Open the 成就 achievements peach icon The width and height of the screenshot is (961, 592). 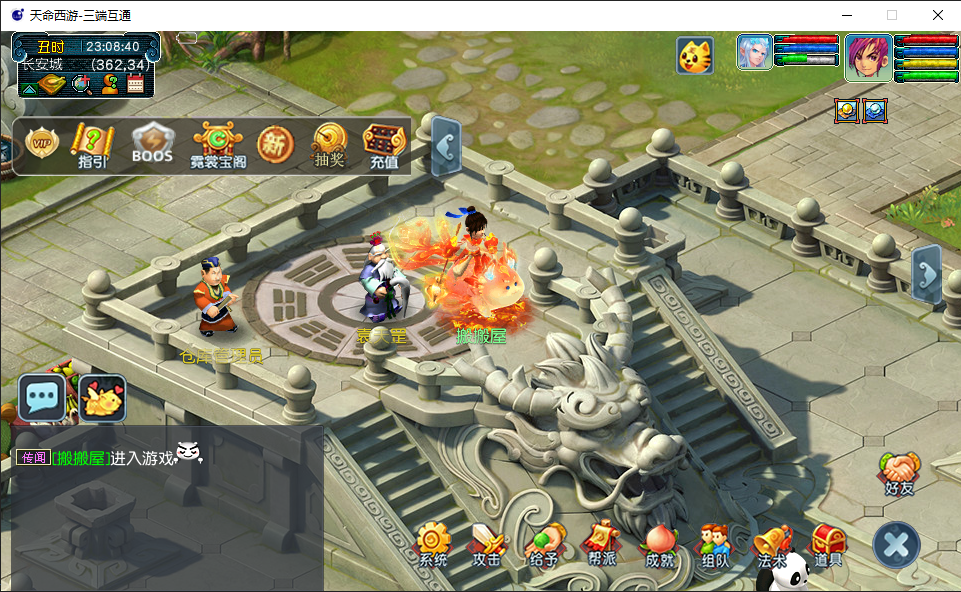pyautogui.click(x=659, y=545)
